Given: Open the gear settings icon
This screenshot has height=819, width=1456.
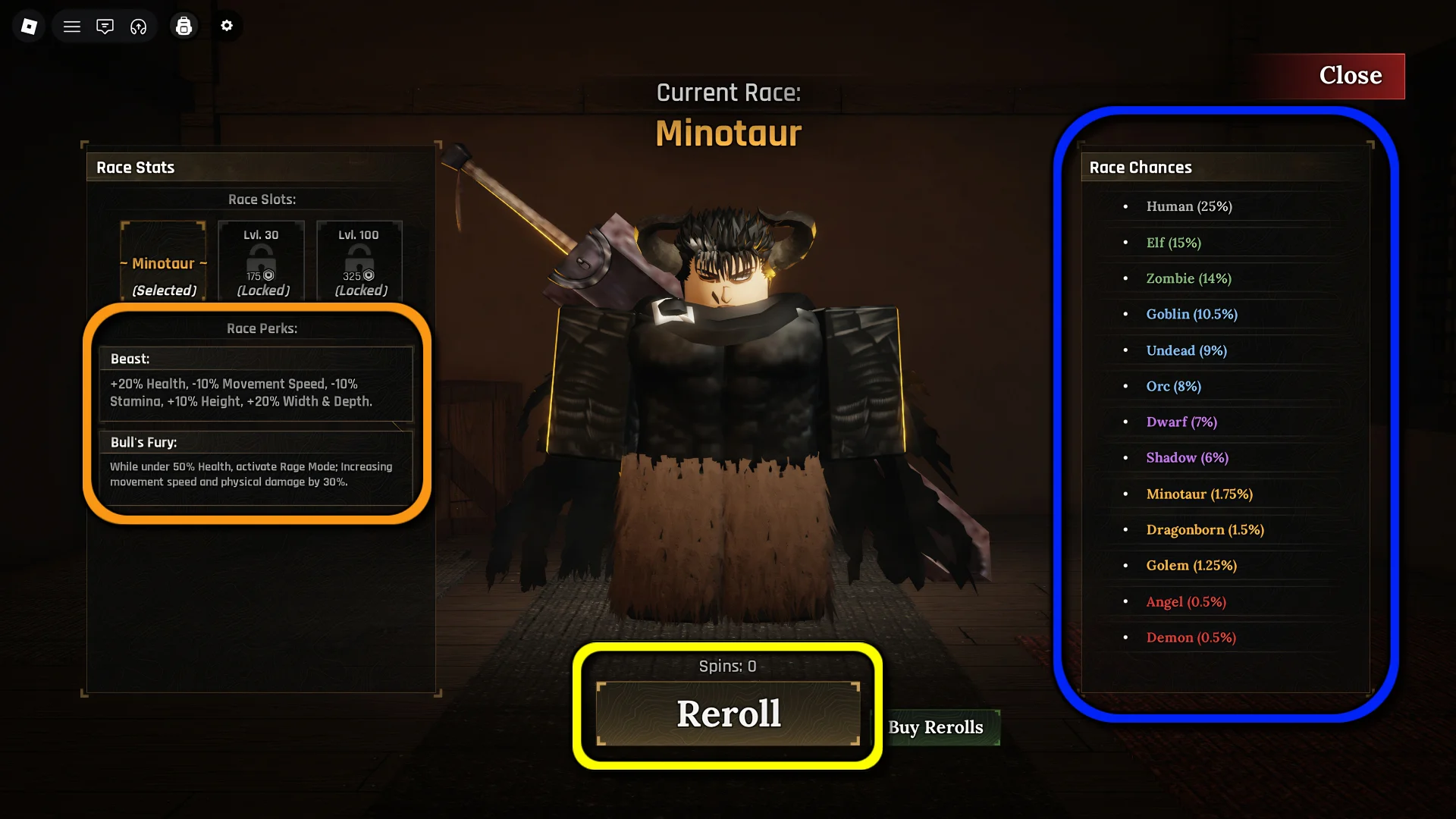Looking at the screenshot, I should click(227, 26).
